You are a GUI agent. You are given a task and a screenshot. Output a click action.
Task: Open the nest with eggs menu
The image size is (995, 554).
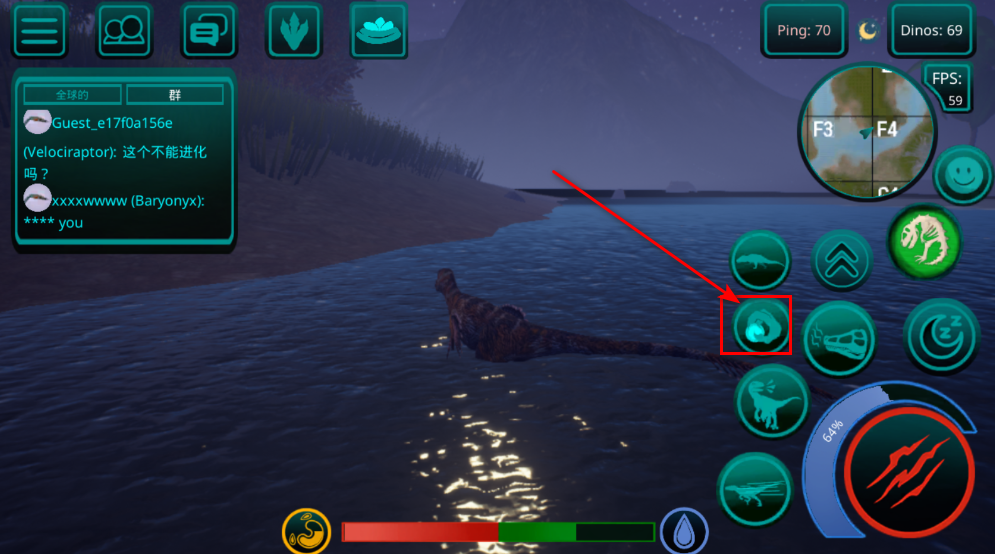[379, 30]
